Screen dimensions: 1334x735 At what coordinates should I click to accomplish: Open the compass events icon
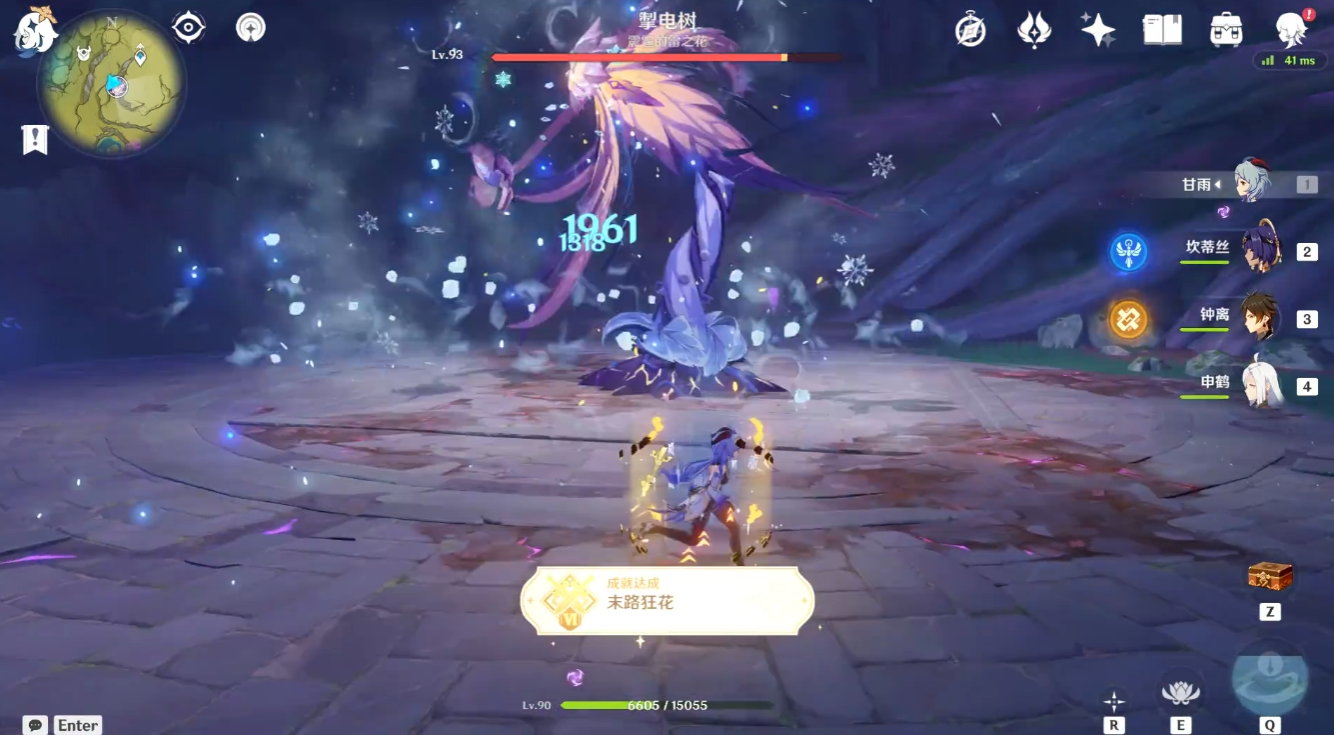tap(970, 30)
